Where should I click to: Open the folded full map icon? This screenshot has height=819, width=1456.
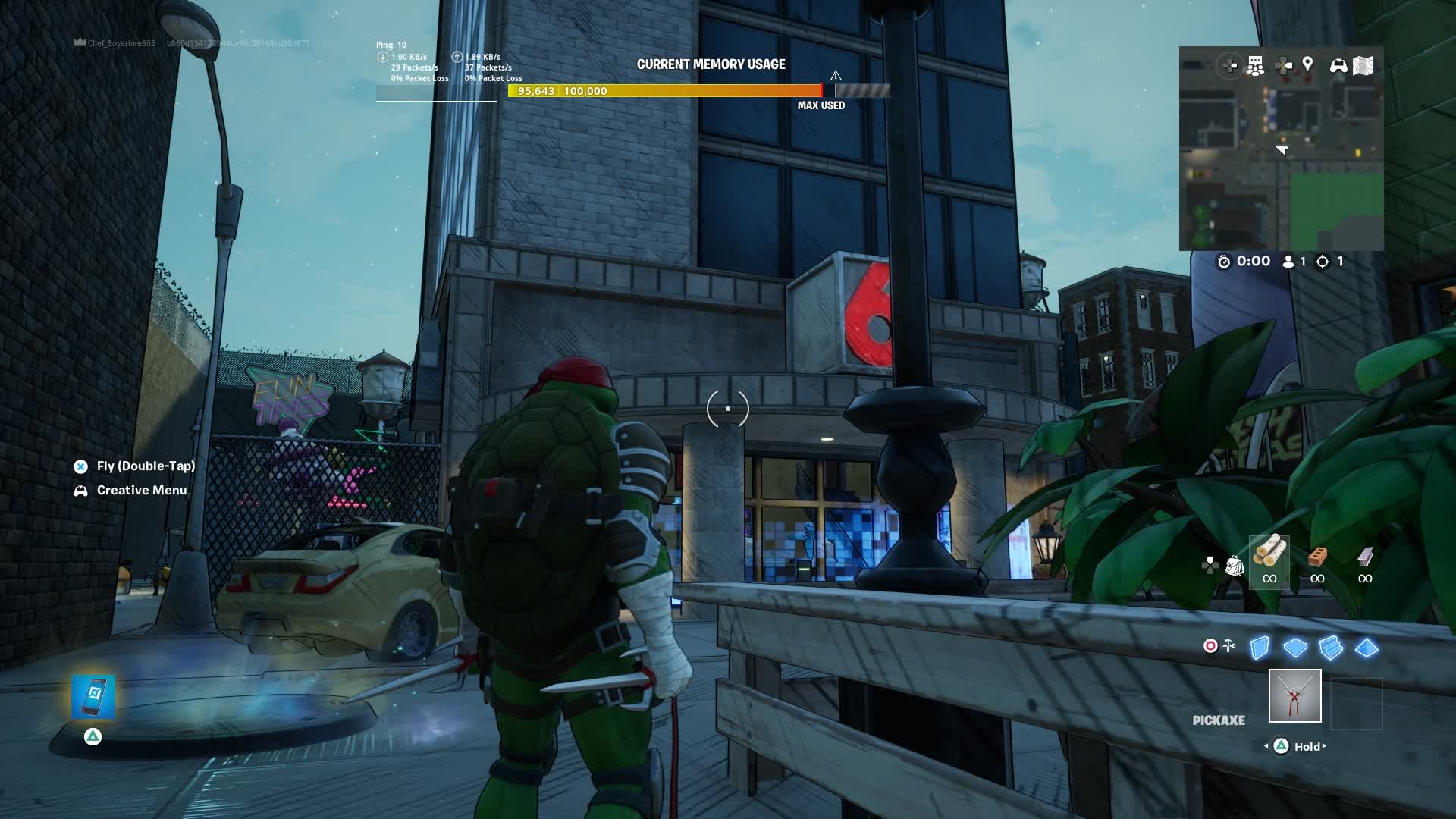[x=1363, y=66]
